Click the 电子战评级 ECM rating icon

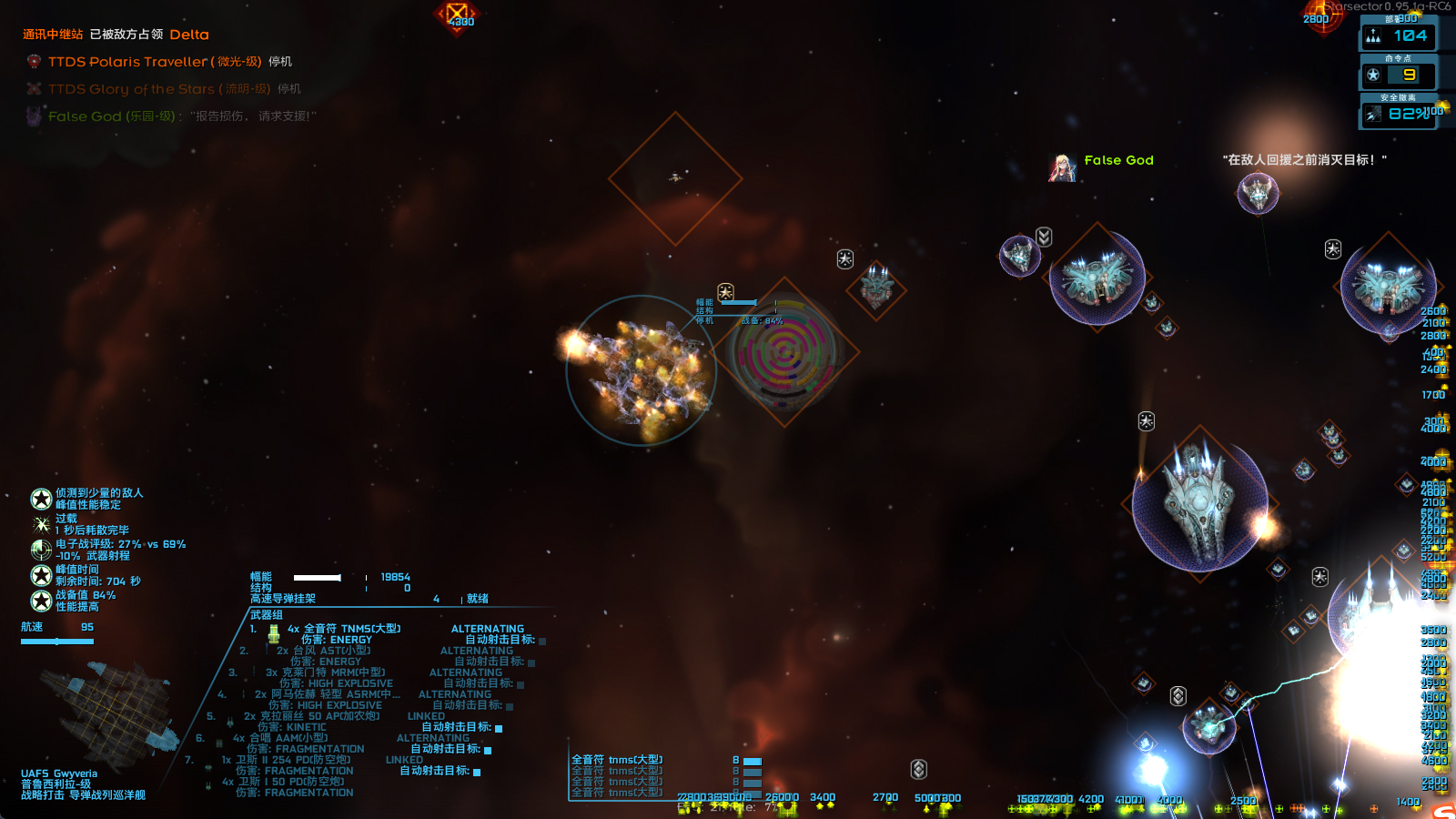point(41,550)
